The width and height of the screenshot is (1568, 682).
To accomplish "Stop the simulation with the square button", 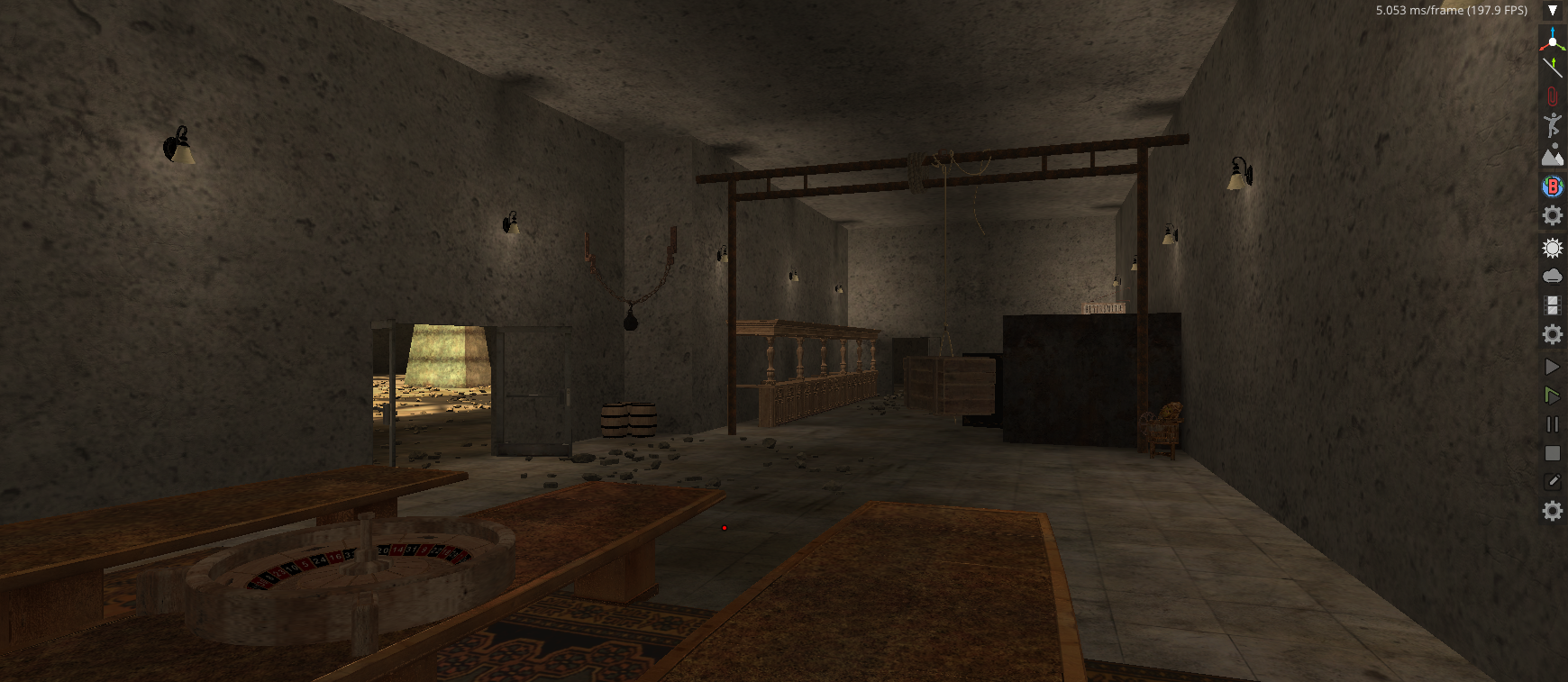I will [1552, 453].
